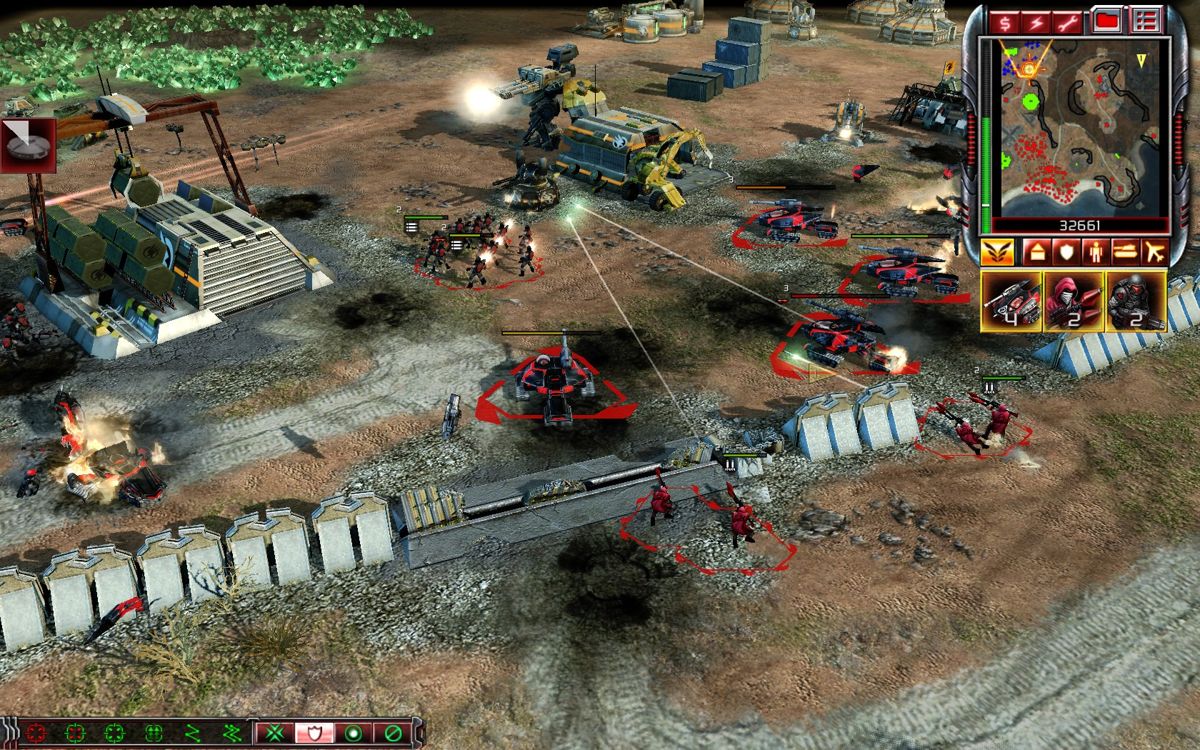Viewport: 1200px width, 750px height.
Task: Select the vehicle portrait showing count 4
Action: click(x=1011, y=301)
